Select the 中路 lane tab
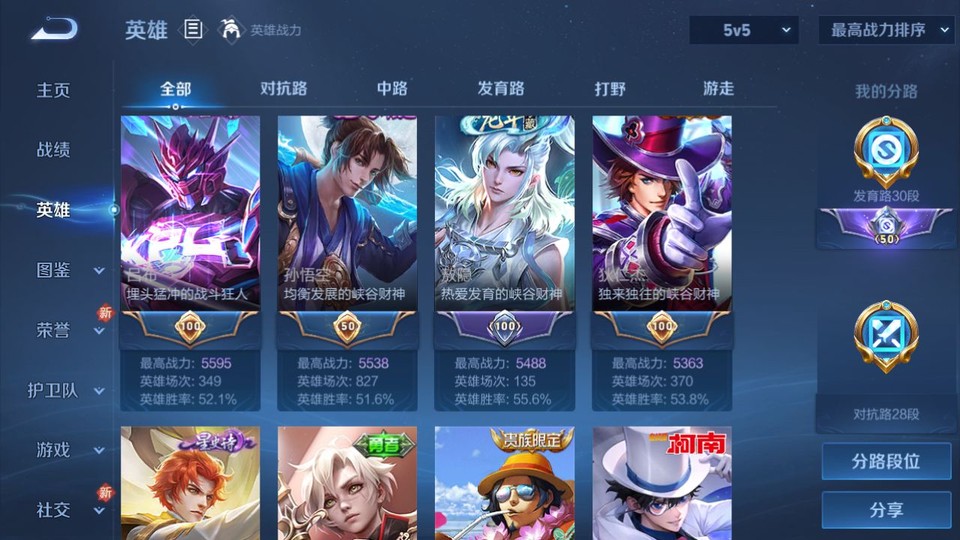The height and width of the screenshot is (540, 960). tap(392, 89)
